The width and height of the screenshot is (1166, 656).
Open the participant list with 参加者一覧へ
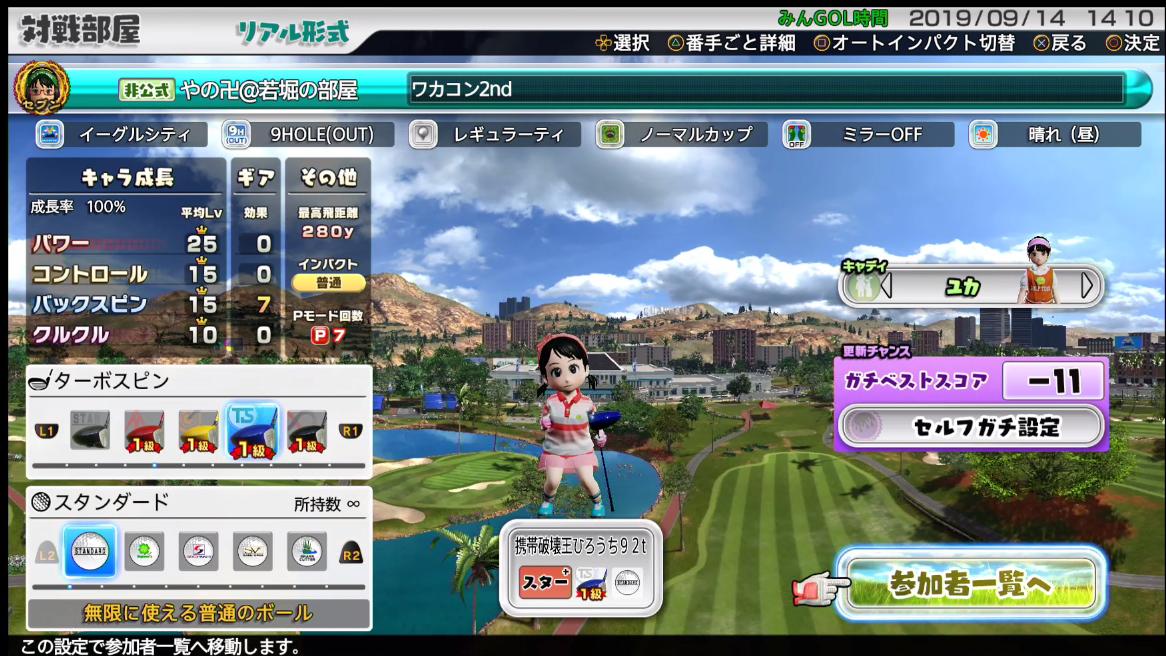[x=968, y=585]
